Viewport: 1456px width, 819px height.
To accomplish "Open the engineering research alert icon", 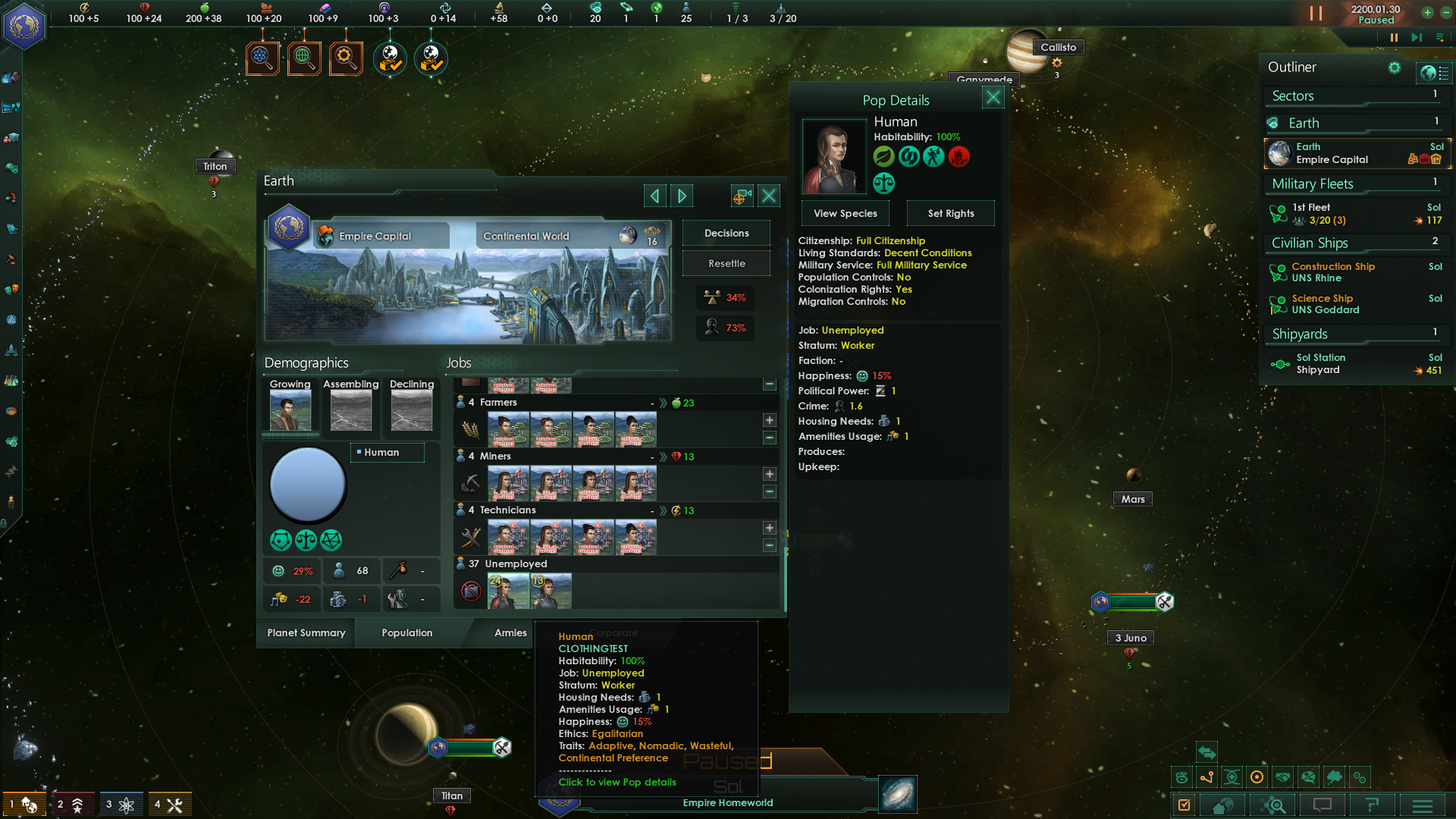I will pos(346,58).
